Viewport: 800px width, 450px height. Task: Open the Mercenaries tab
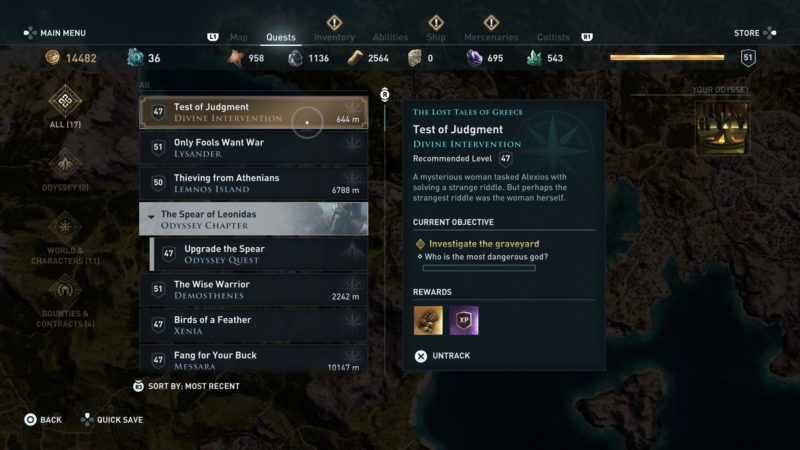coord(491,38)
